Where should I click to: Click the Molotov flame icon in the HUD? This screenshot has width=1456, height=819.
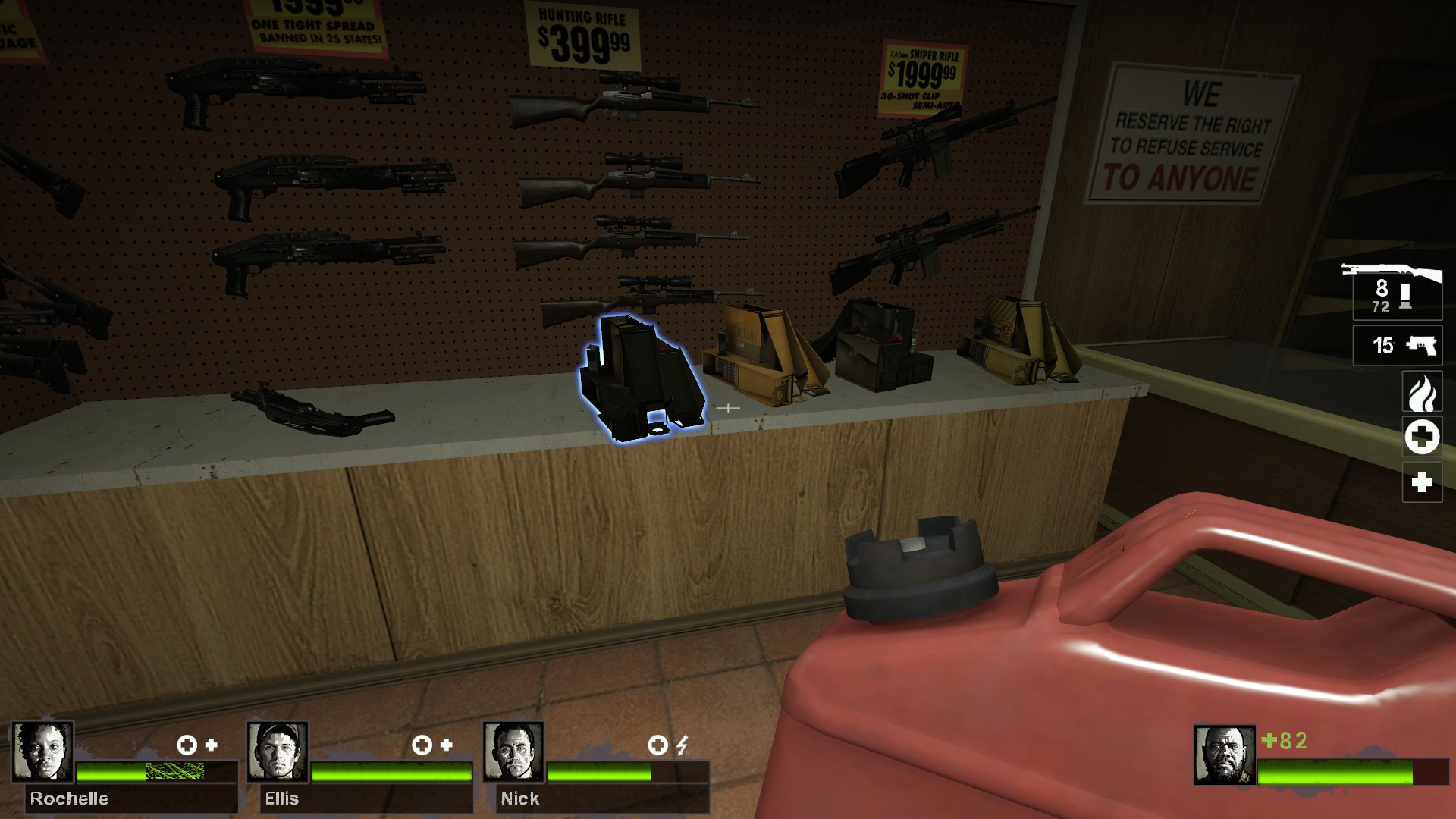pyautogui.click(x=1423, y=393)
